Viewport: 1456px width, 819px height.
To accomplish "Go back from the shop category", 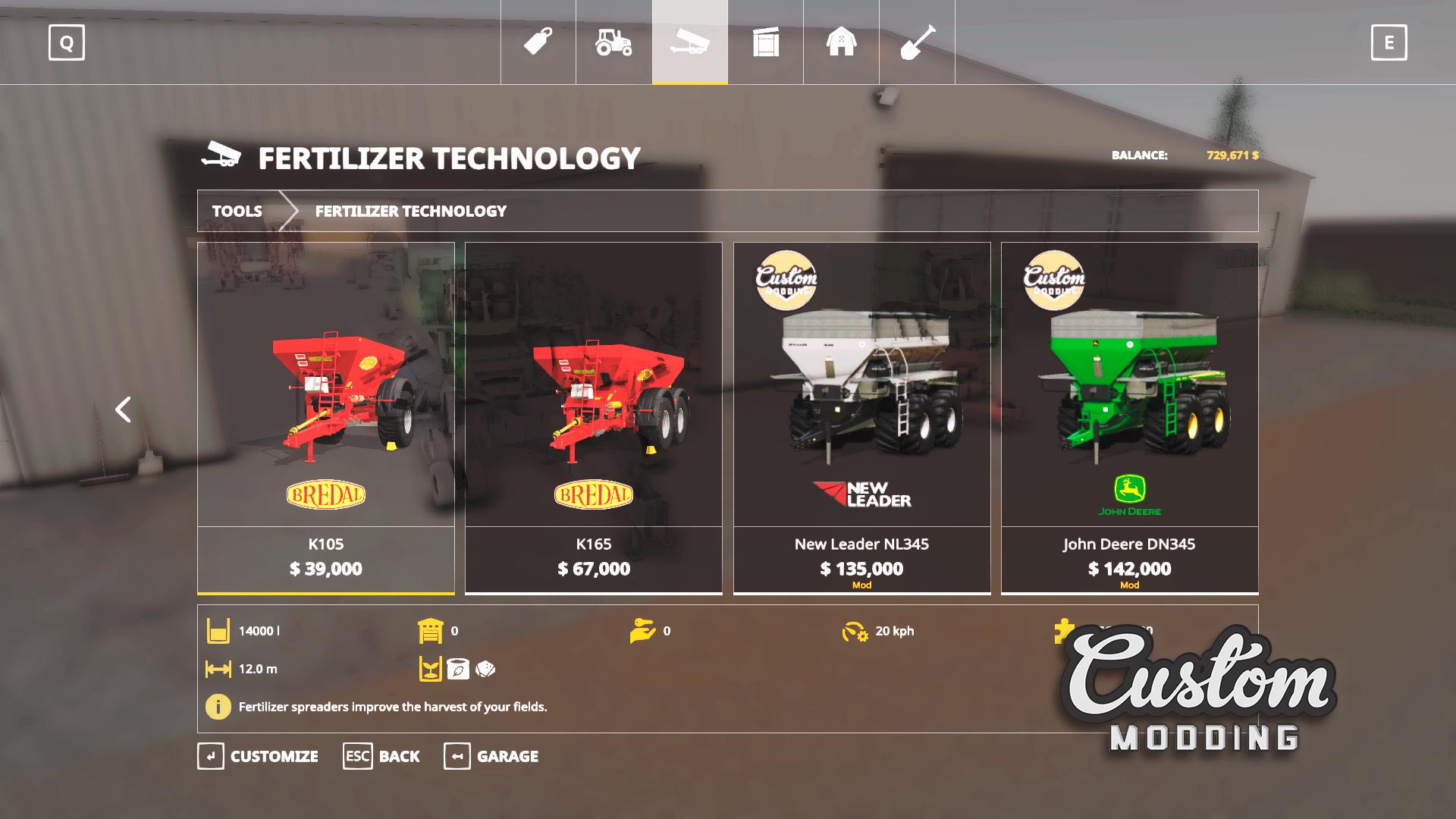I will click(x=381, y=756).
